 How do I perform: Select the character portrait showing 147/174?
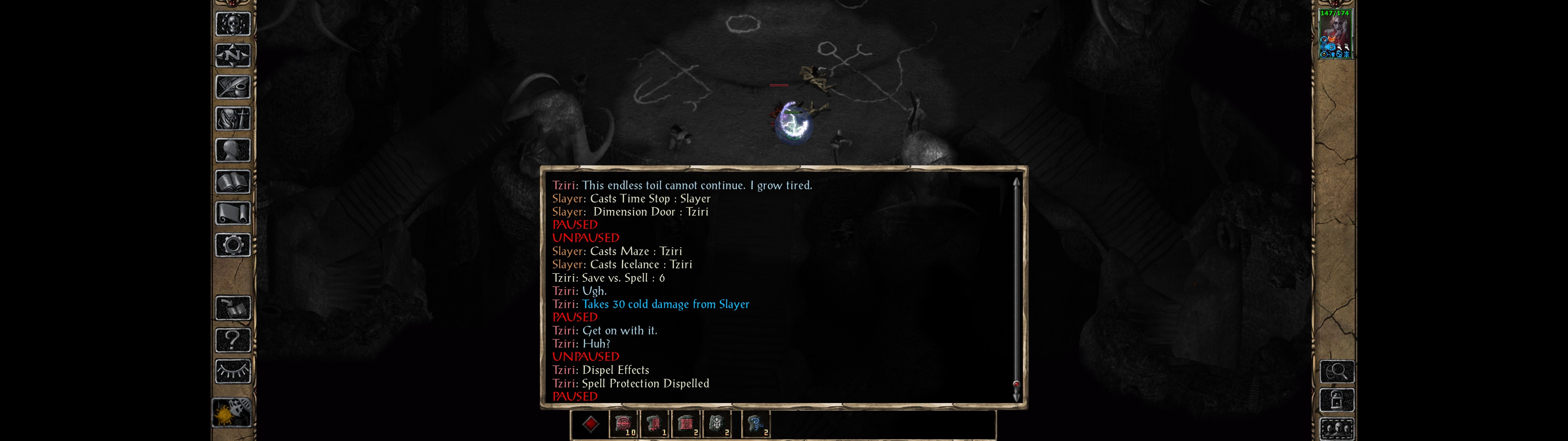tap(1335, 34)
